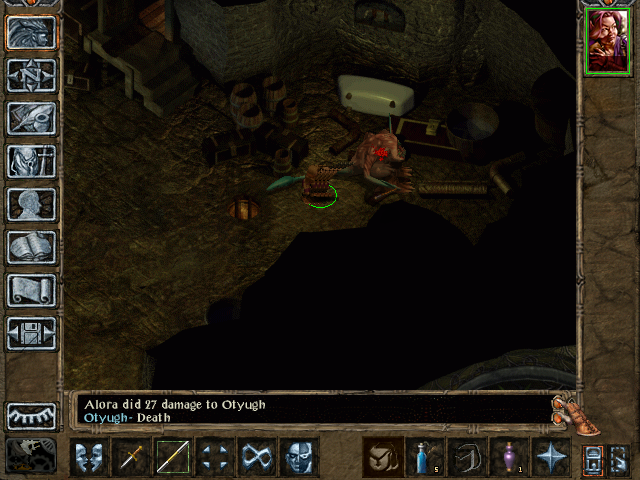This screenshot has height=480, width=640.
Task: Toggle pause with the clock gear button
Action: pos(31,456)
